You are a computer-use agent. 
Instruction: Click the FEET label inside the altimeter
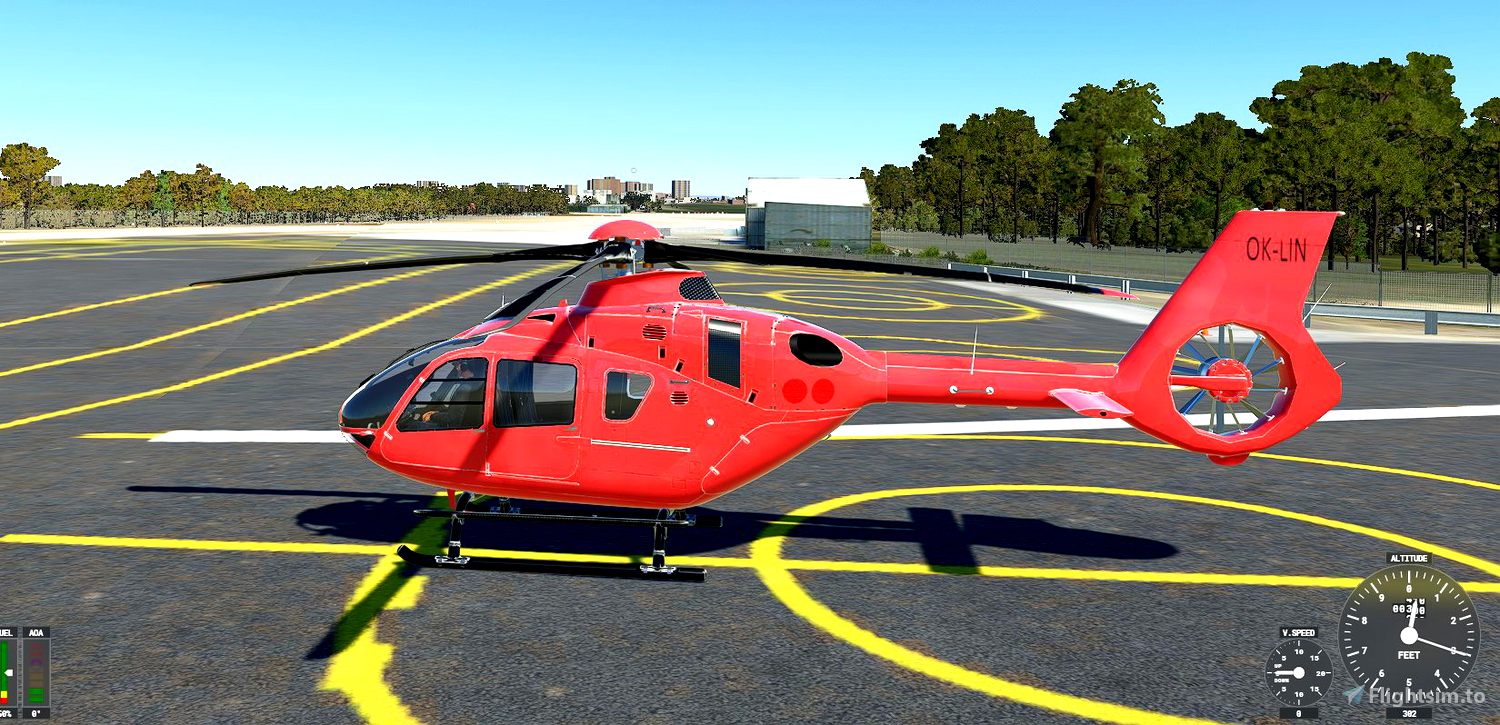(1410, 655)
